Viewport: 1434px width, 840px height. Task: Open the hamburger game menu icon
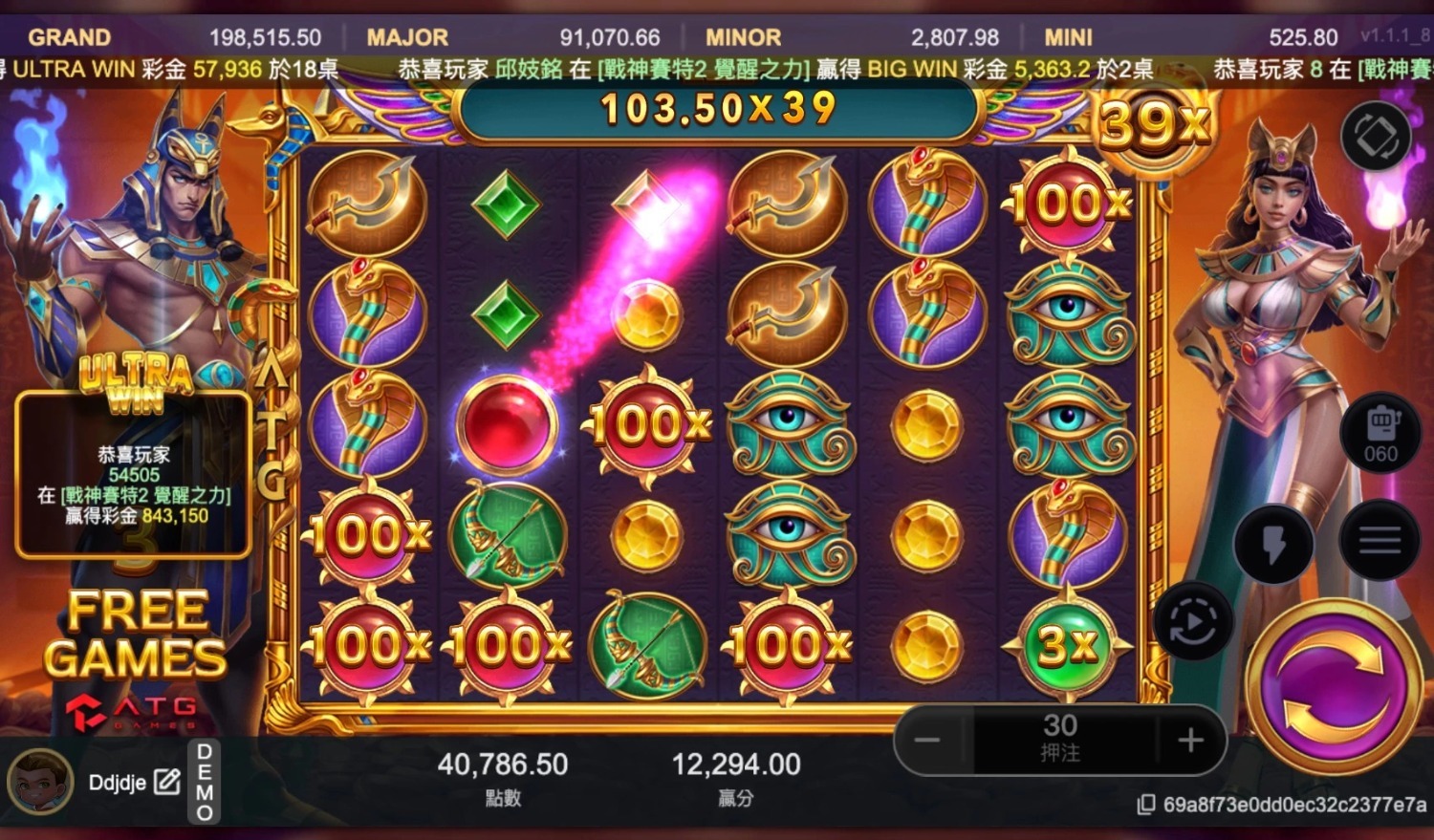1377,541
